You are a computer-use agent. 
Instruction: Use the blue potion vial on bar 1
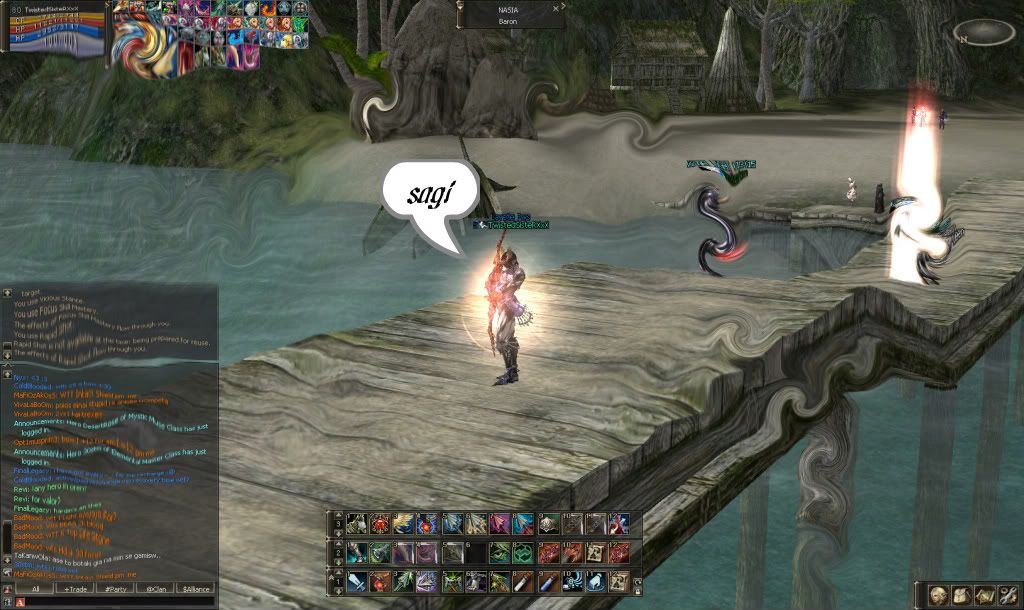pyautogui.click(x=547, y=581)
